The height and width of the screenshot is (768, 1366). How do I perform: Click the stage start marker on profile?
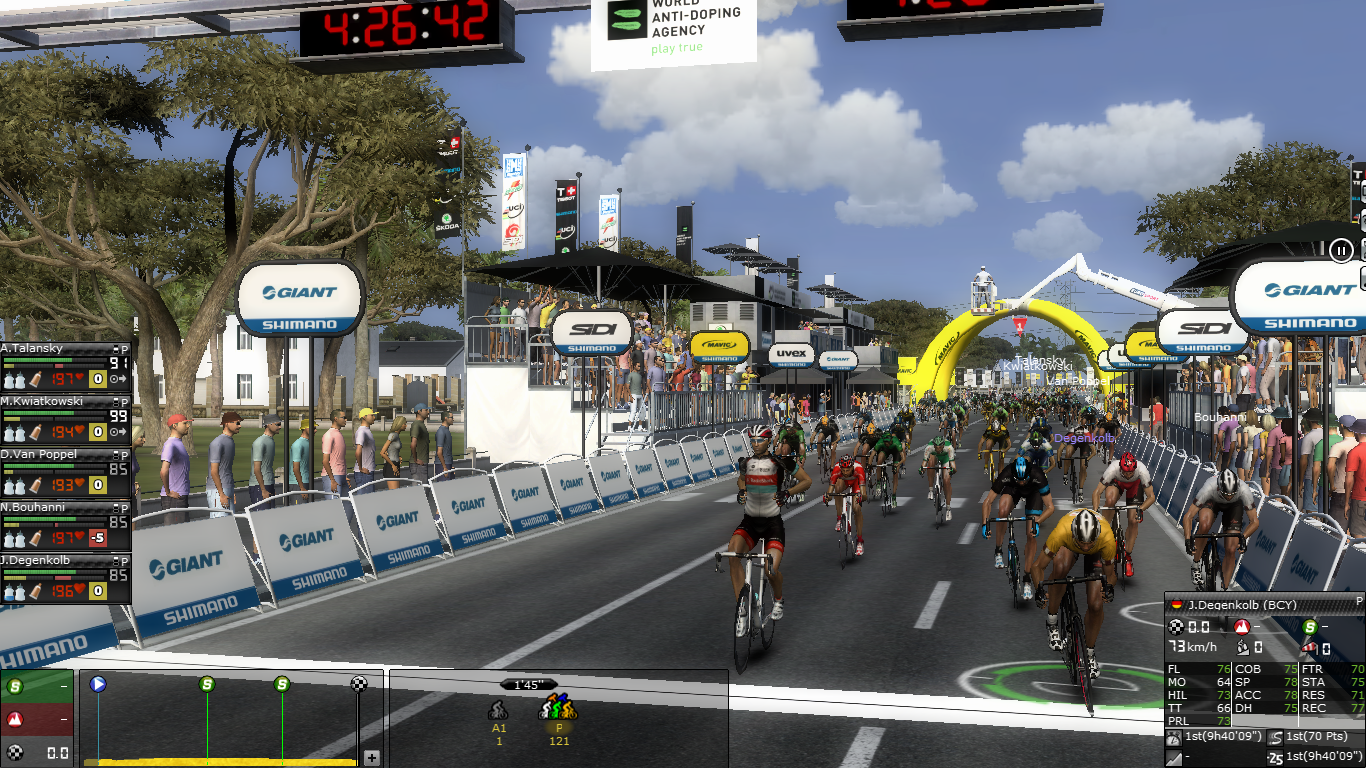[x=98, y=685]
